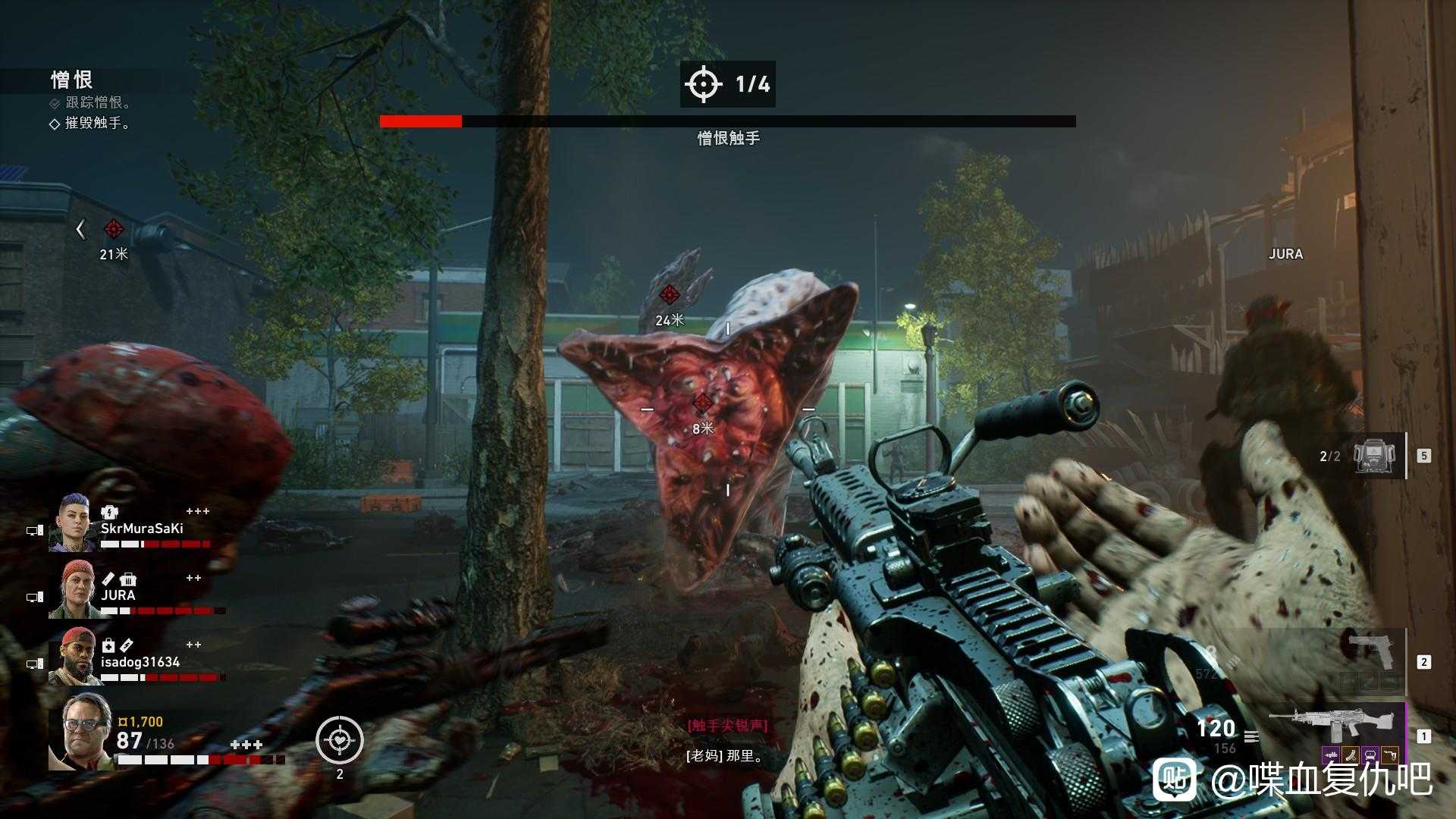This screenshot has height=819, width=1456.
Task: Target the 8米 objective marker
Action: [x=703, y=403]
